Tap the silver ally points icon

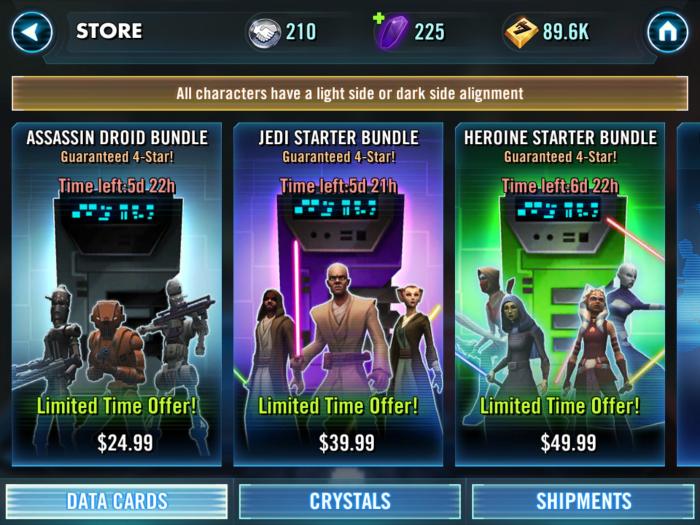point(265,32)
